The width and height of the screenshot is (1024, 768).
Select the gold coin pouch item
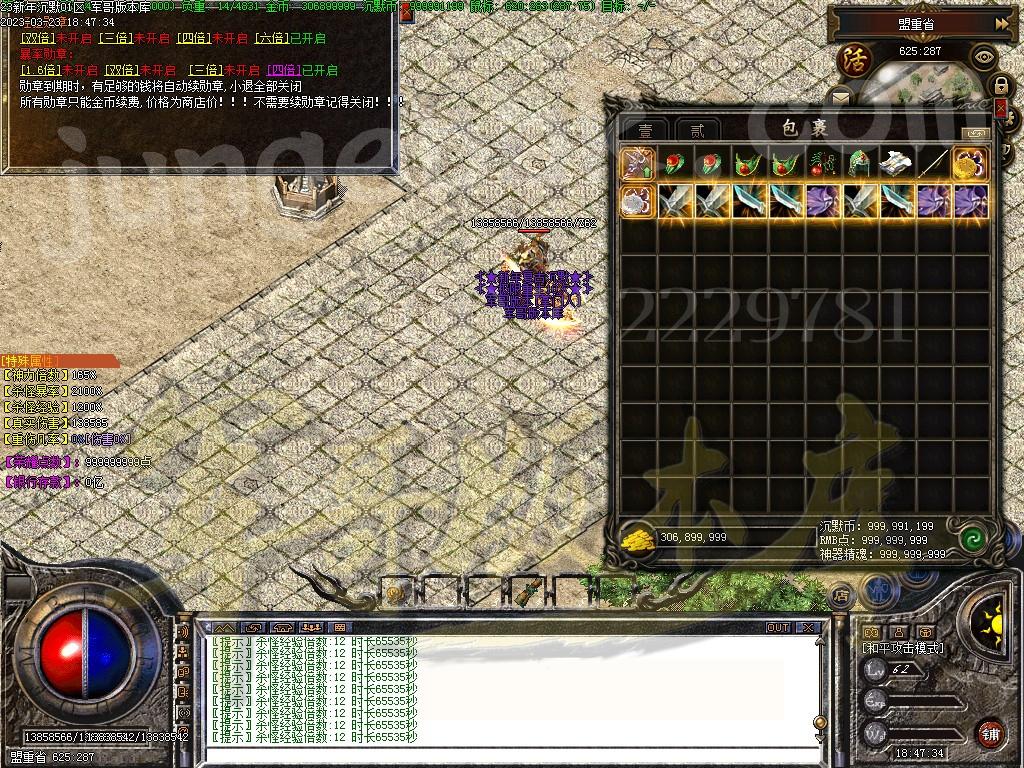(970, 163)
